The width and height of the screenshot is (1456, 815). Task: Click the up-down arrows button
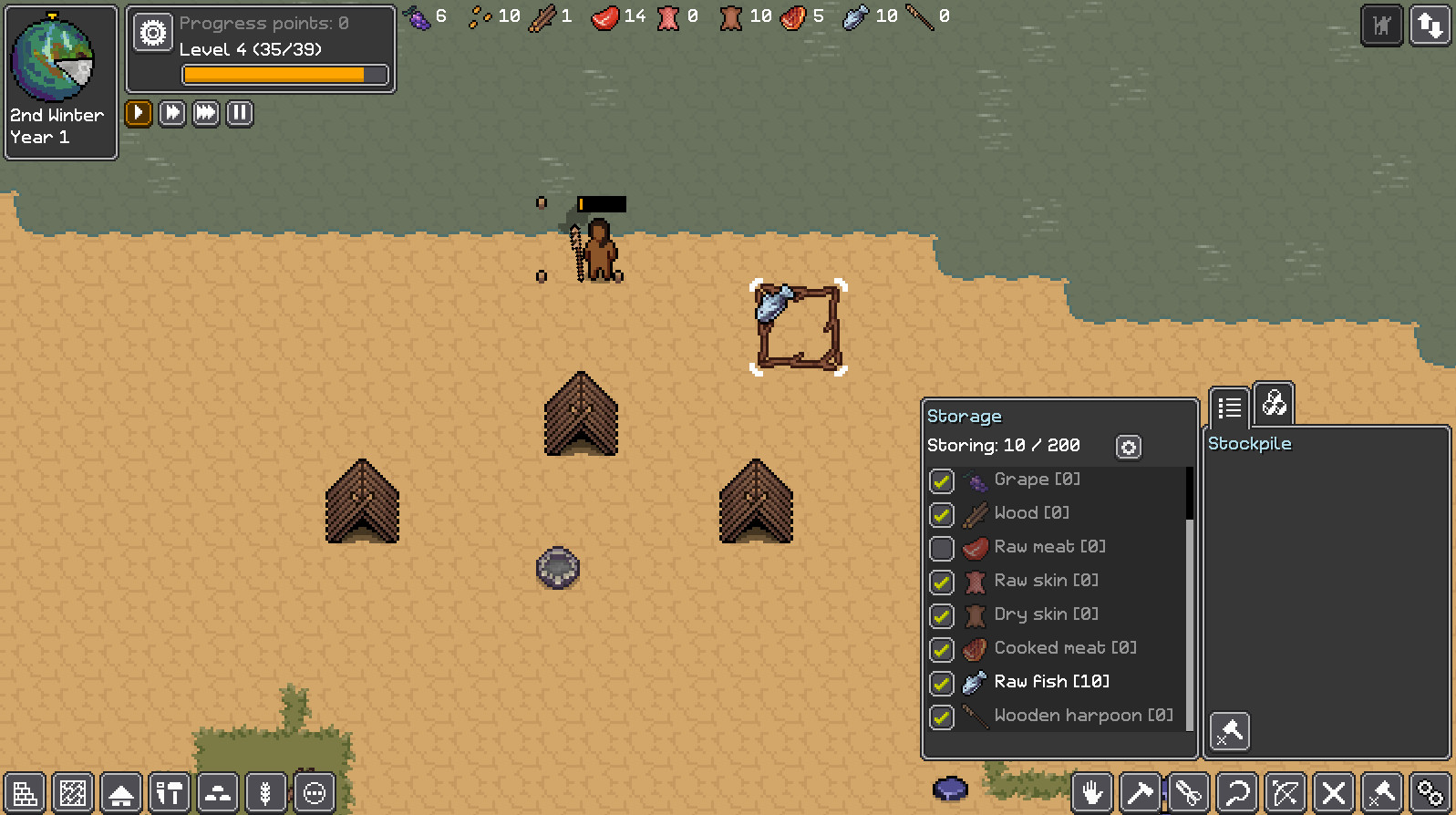point(1430,26)
